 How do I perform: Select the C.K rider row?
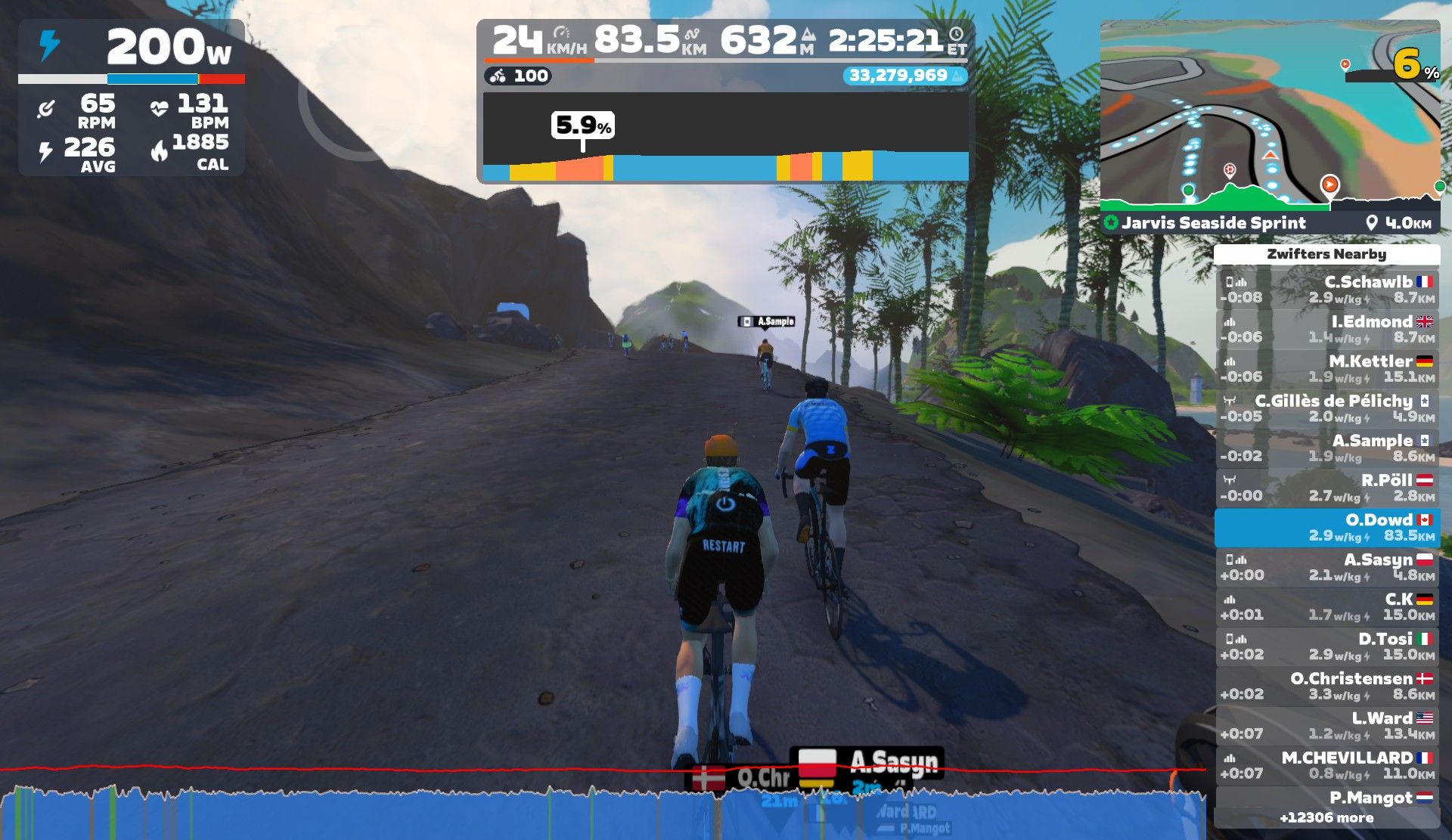pos(1327,607)
